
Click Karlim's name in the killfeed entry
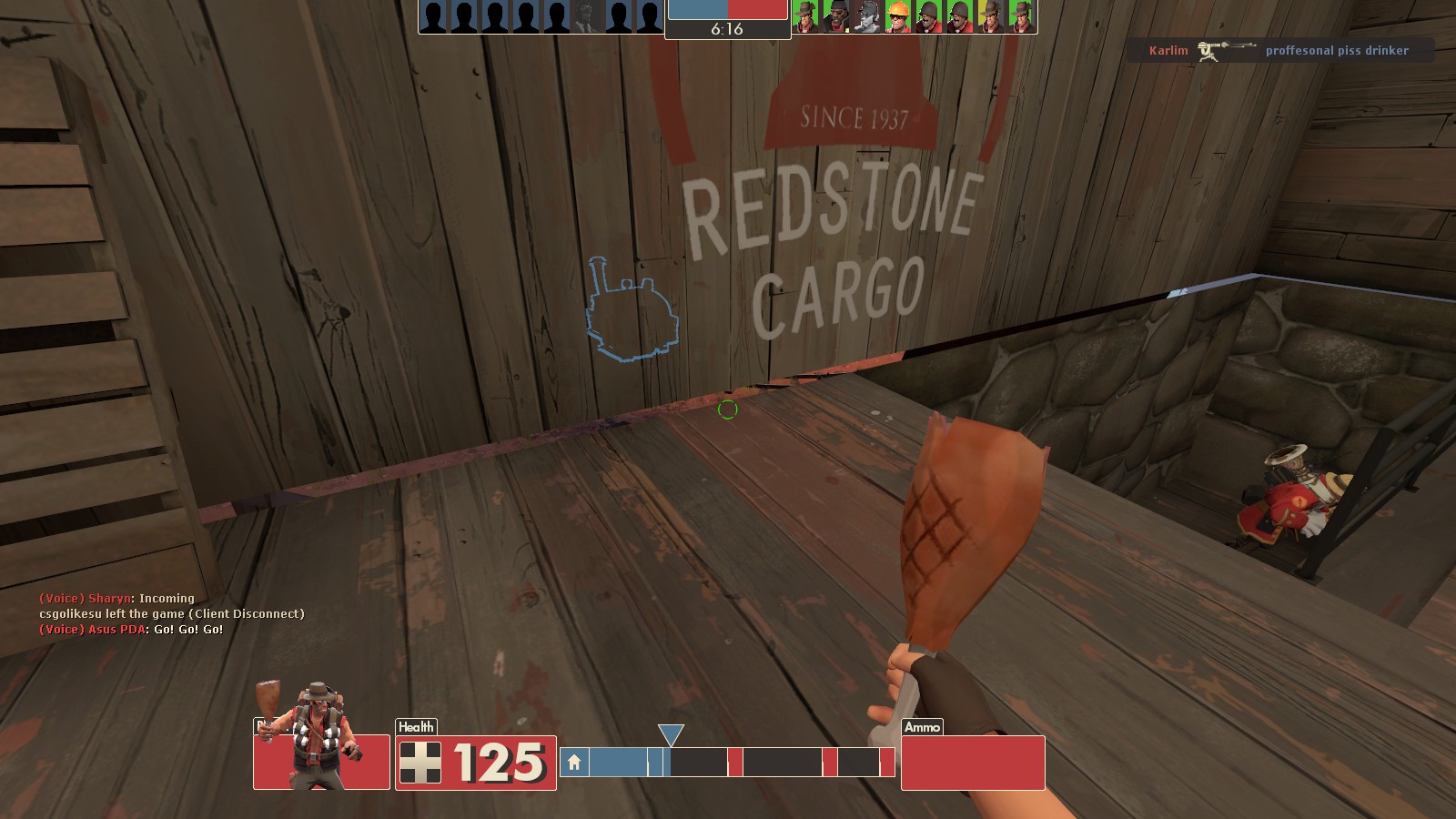point(1168,50)
